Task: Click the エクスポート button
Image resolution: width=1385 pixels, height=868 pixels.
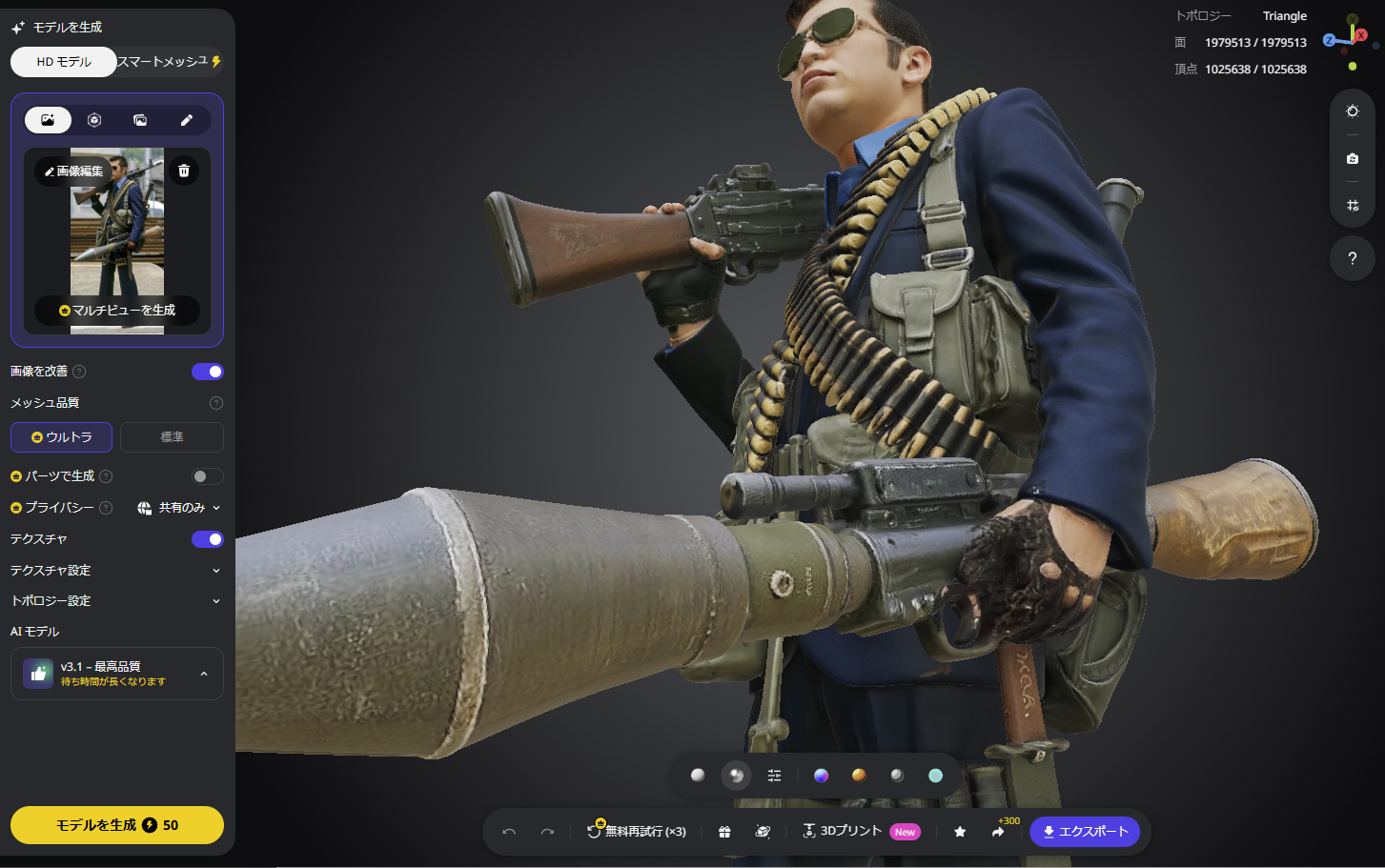Action: click(1085, 832)
